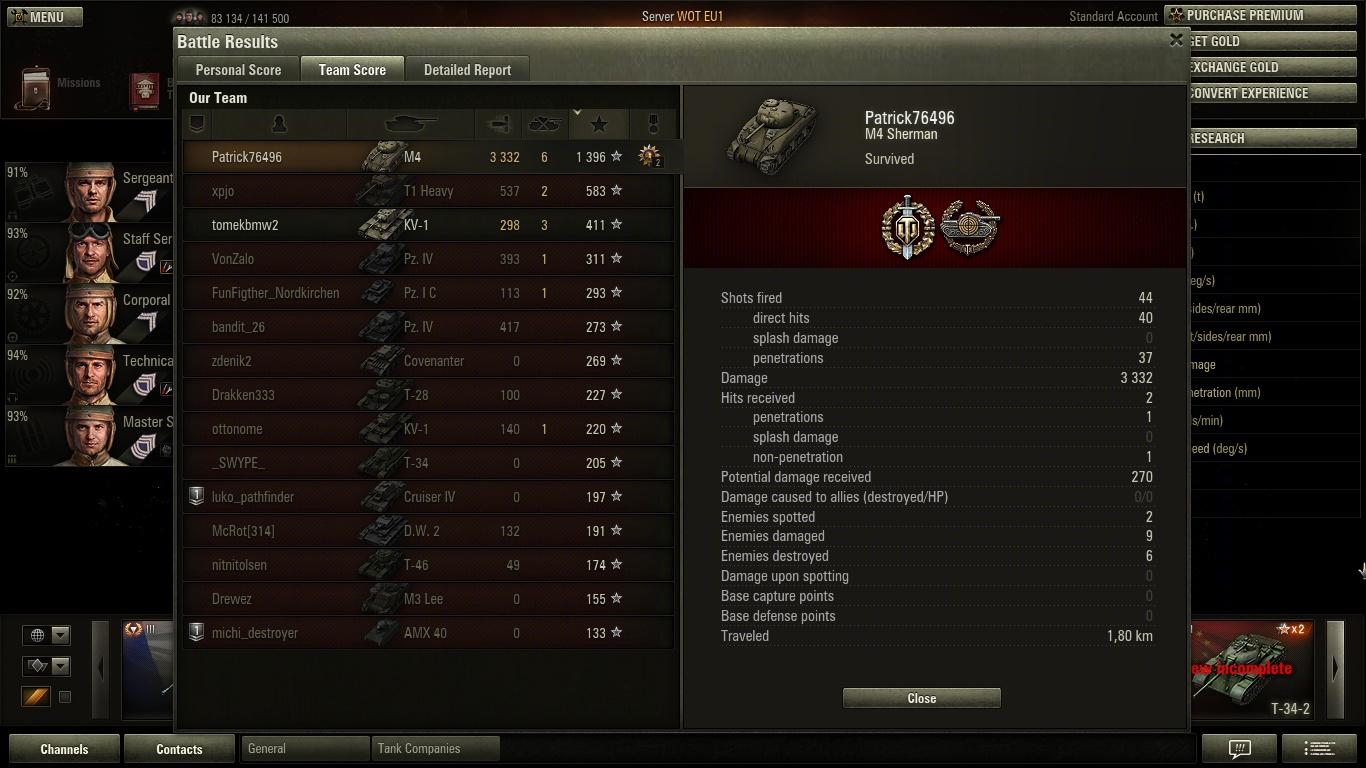The height and width of the screenshot is (768, 1366).
Task: Switch to the General chat tab
Action: point(305,748)
